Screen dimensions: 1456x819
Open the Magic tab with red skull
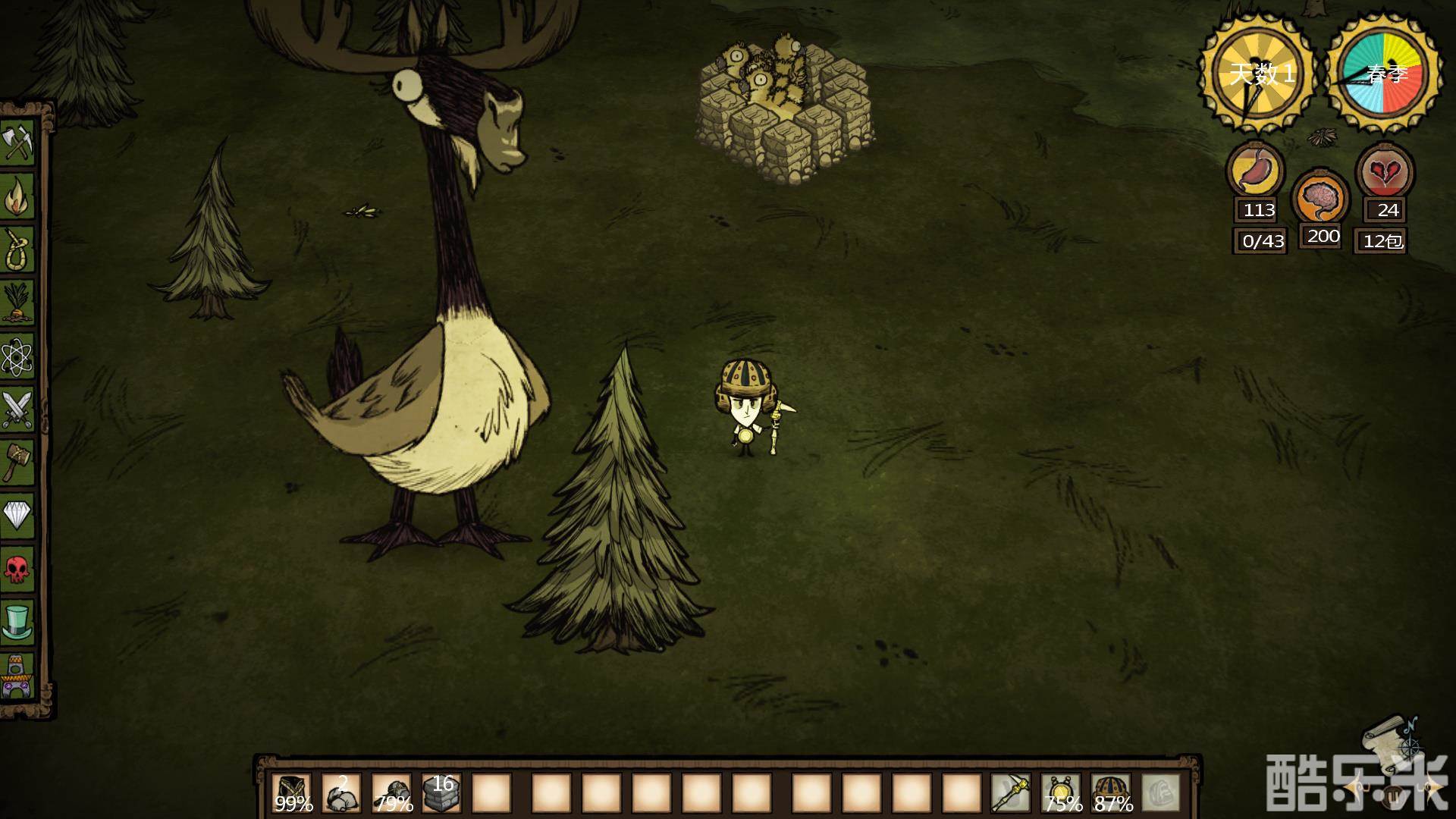[17, 569]
